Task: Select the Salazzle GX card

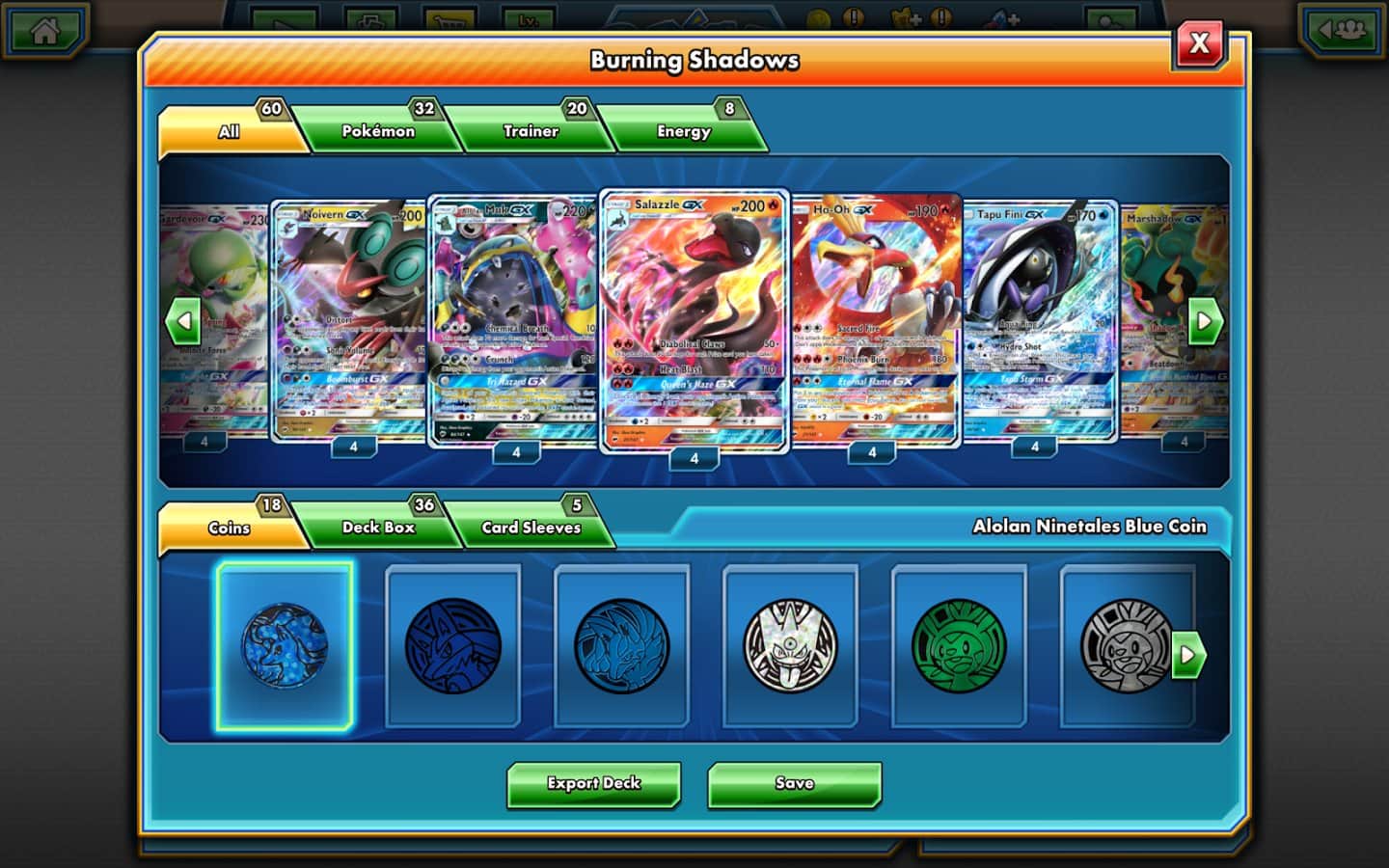Action: point(694,318)
